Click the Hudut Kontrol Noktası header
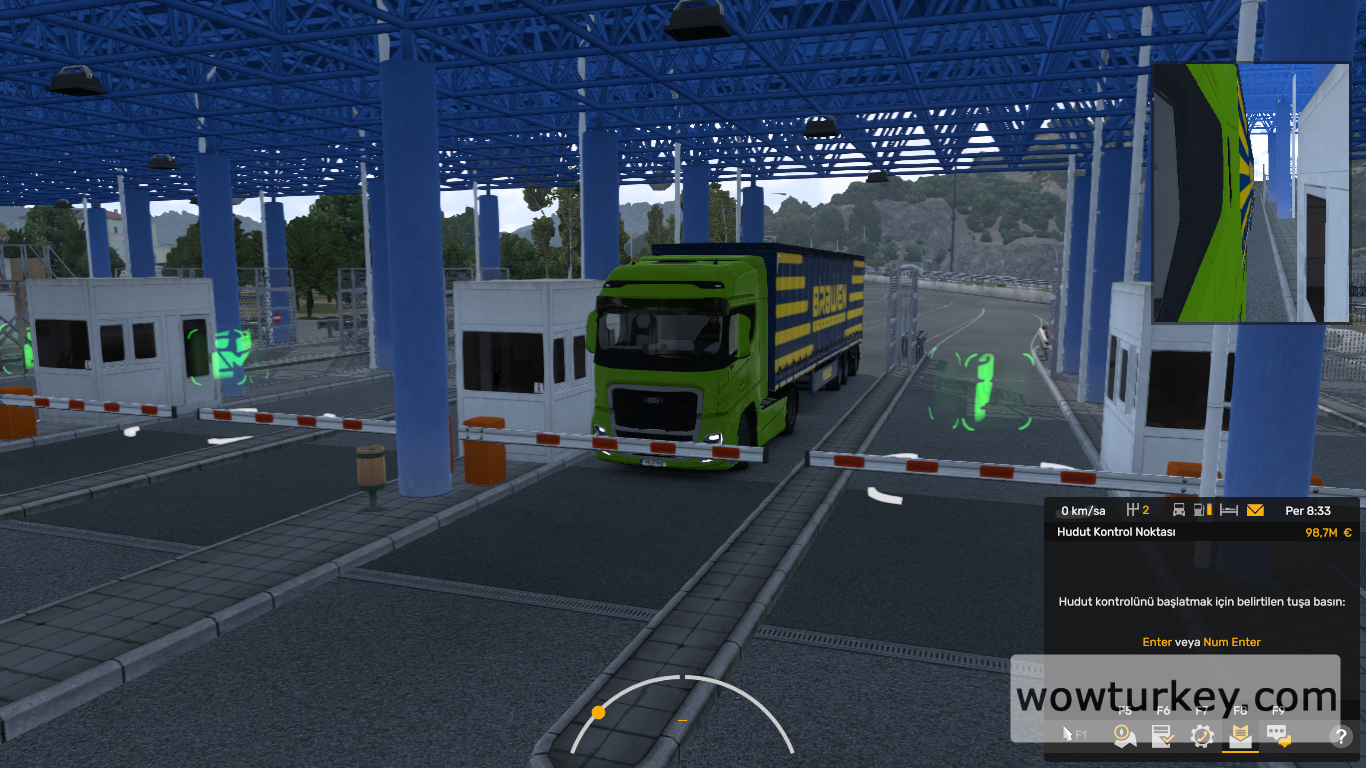Screen dimensions: 1366x768 [1117, 532]
